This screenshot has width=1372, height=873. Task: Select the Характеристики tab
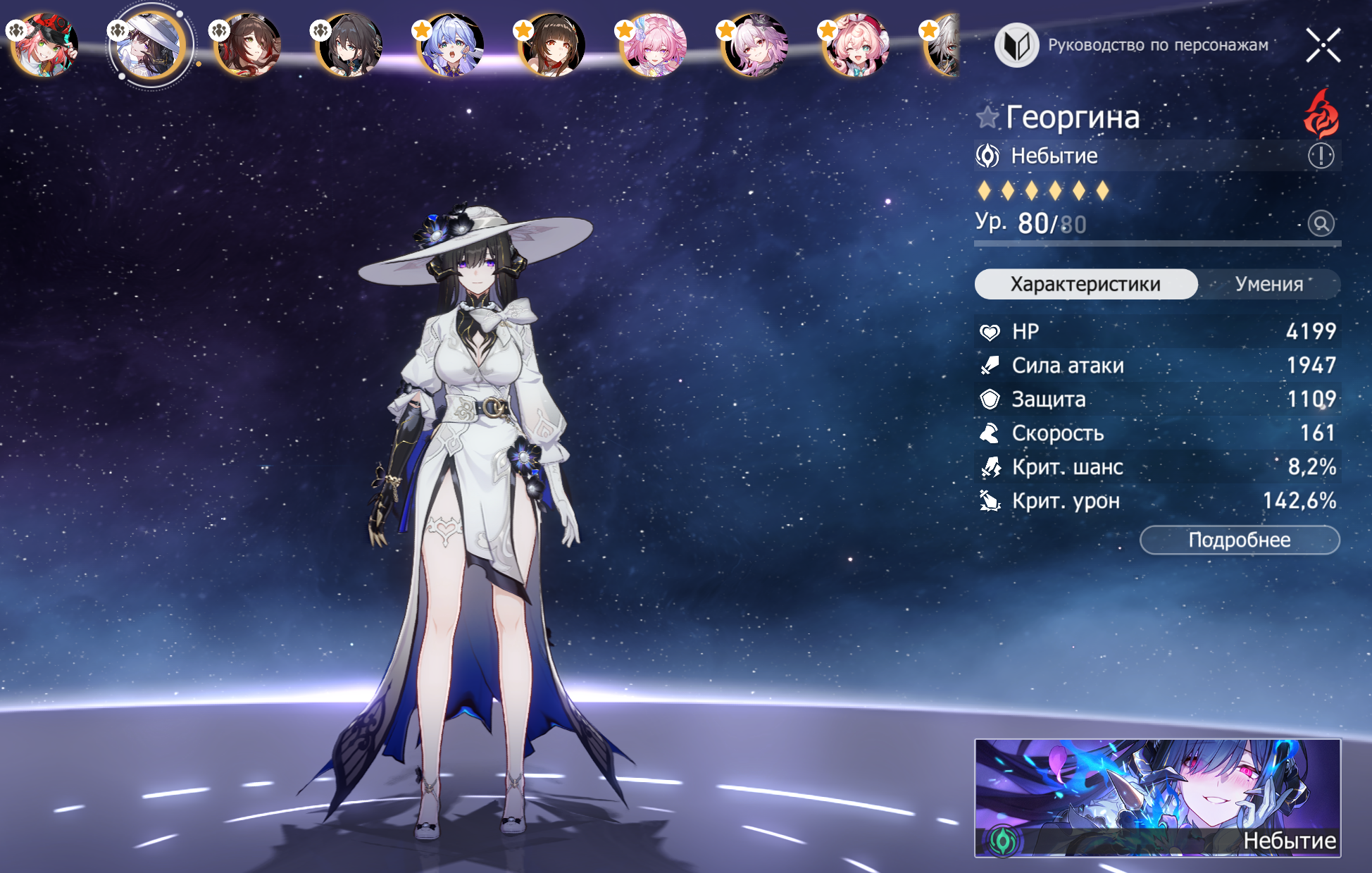point(1085,284)
